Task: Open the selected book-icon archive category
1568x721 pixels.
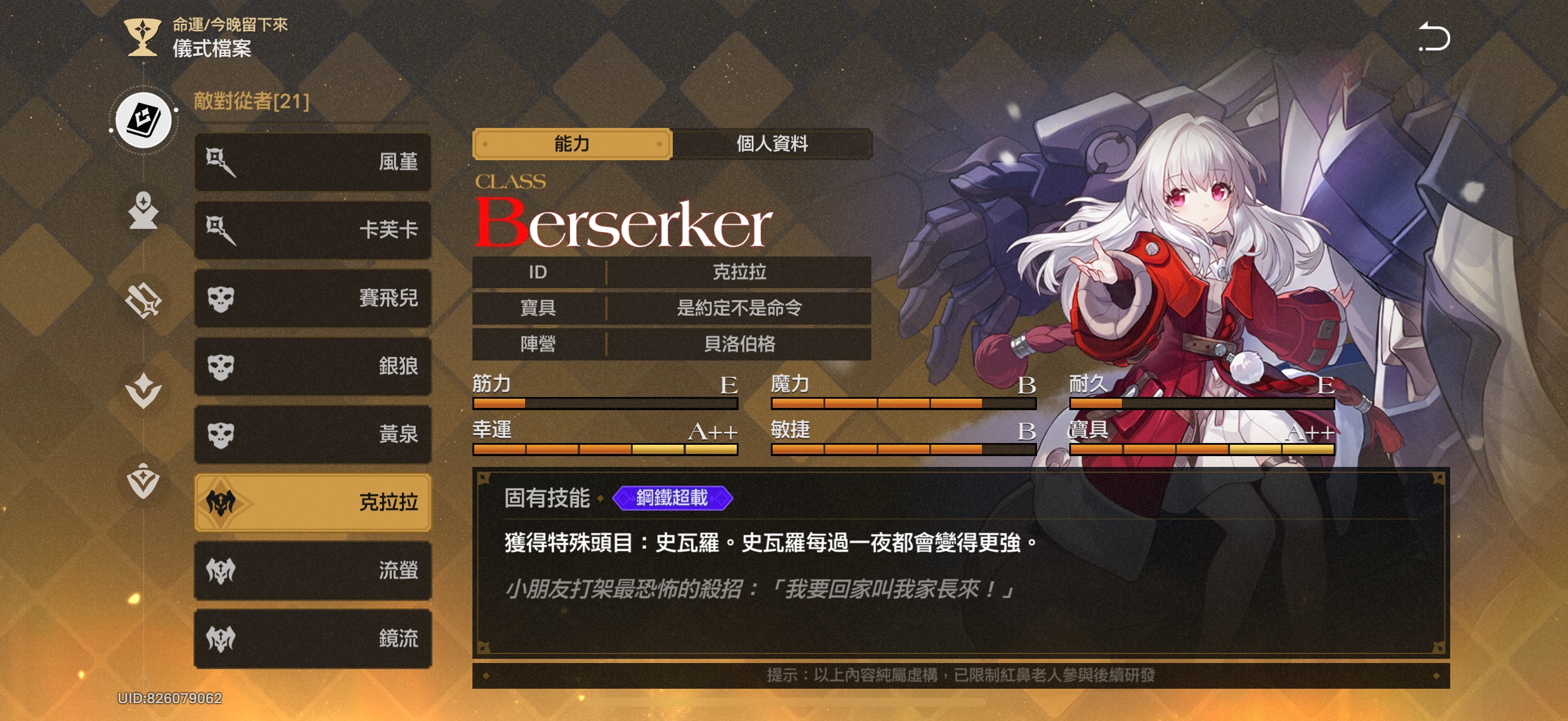Action: (144, 120)
